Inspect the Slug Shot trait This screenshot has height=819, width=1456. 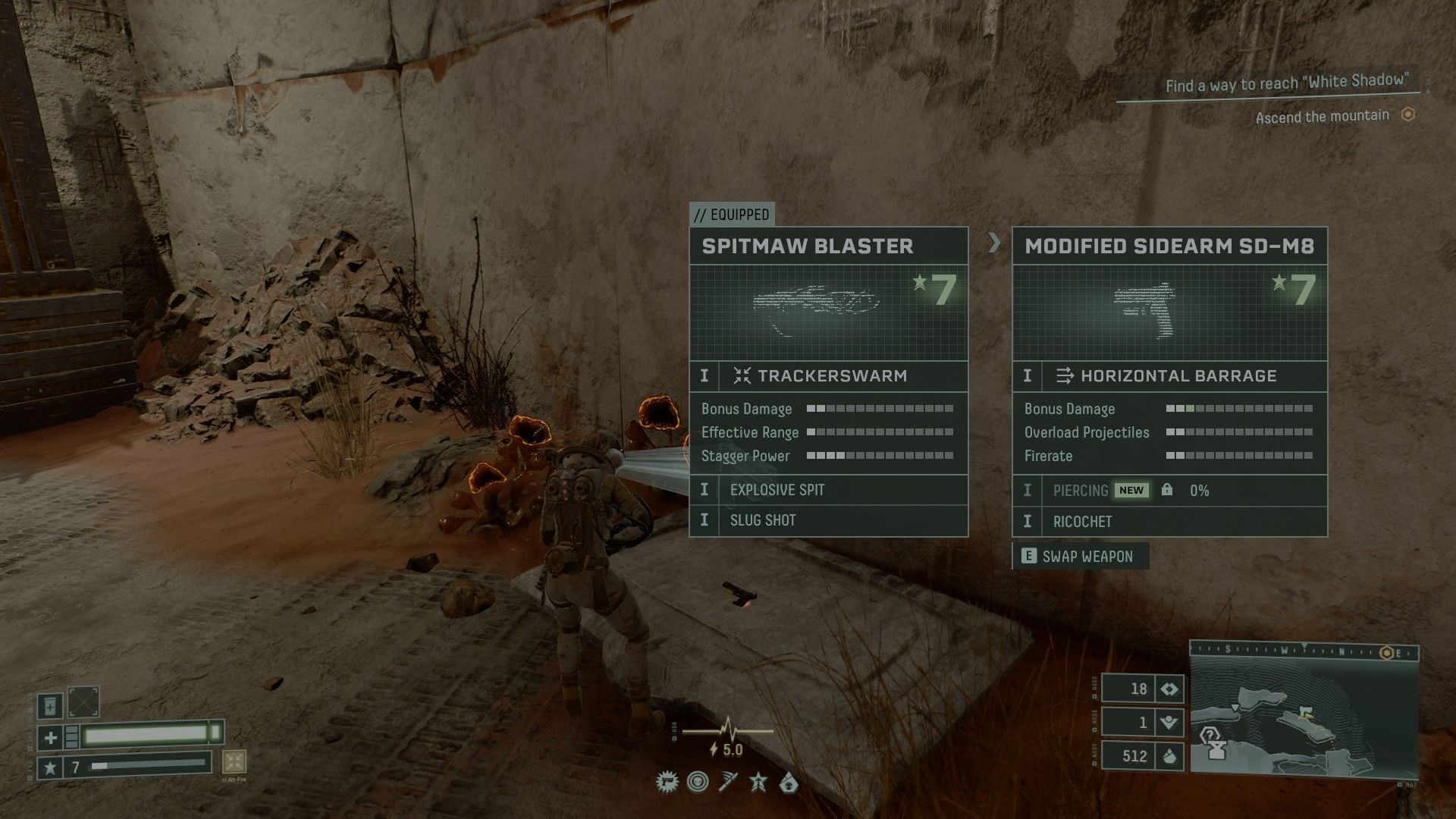[x=828, y=520]
